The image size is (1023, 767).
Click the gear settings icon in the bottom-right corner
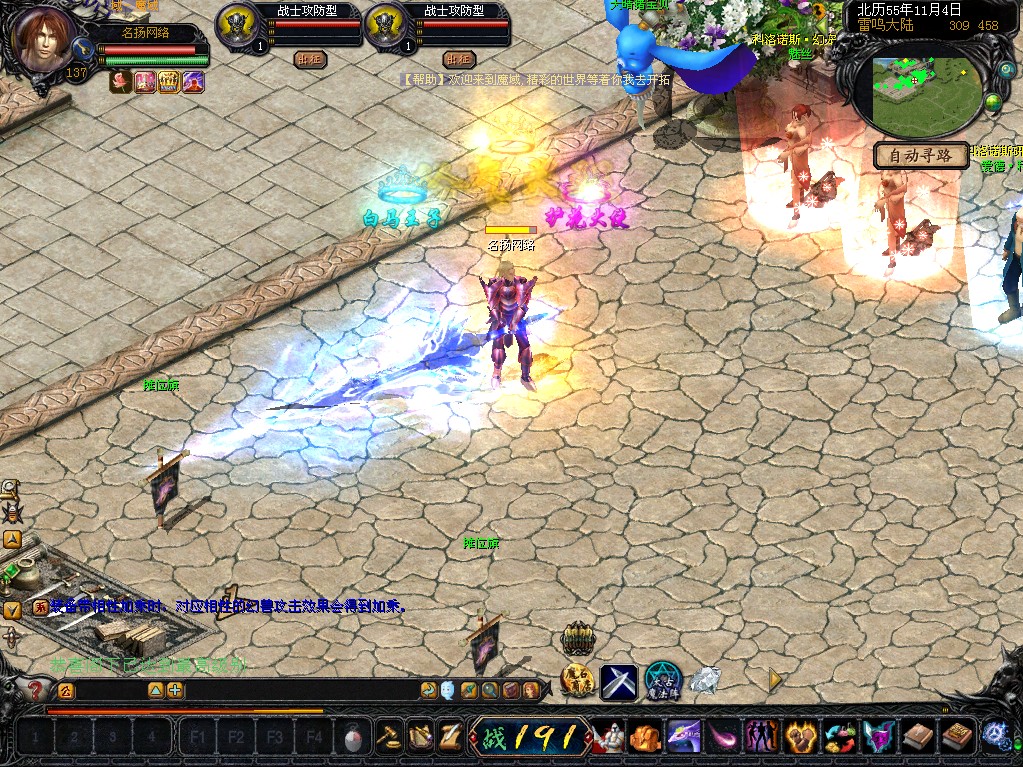995,736
